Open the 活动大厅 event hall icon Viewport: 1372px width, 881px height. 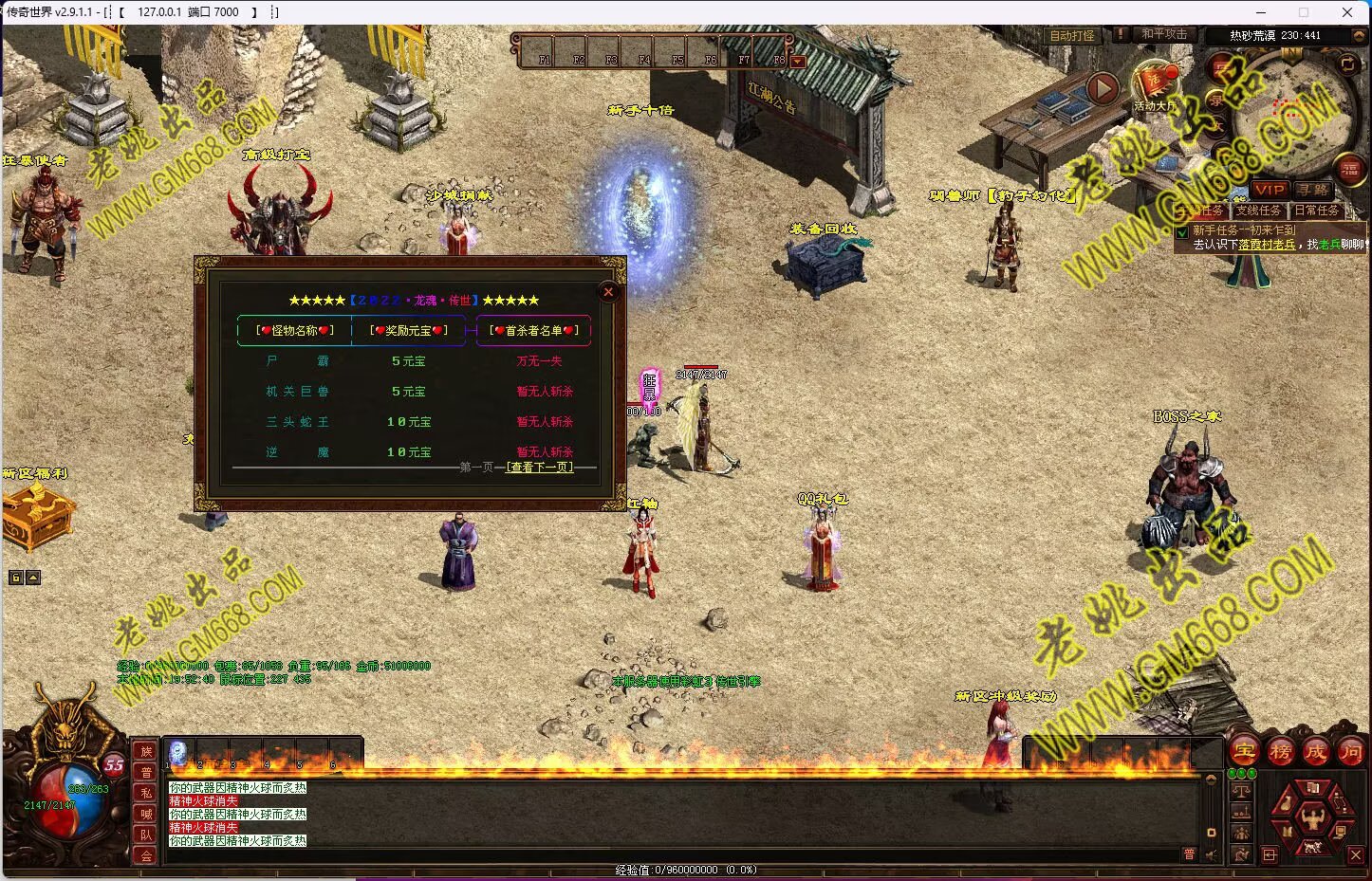click(1155, 83)
